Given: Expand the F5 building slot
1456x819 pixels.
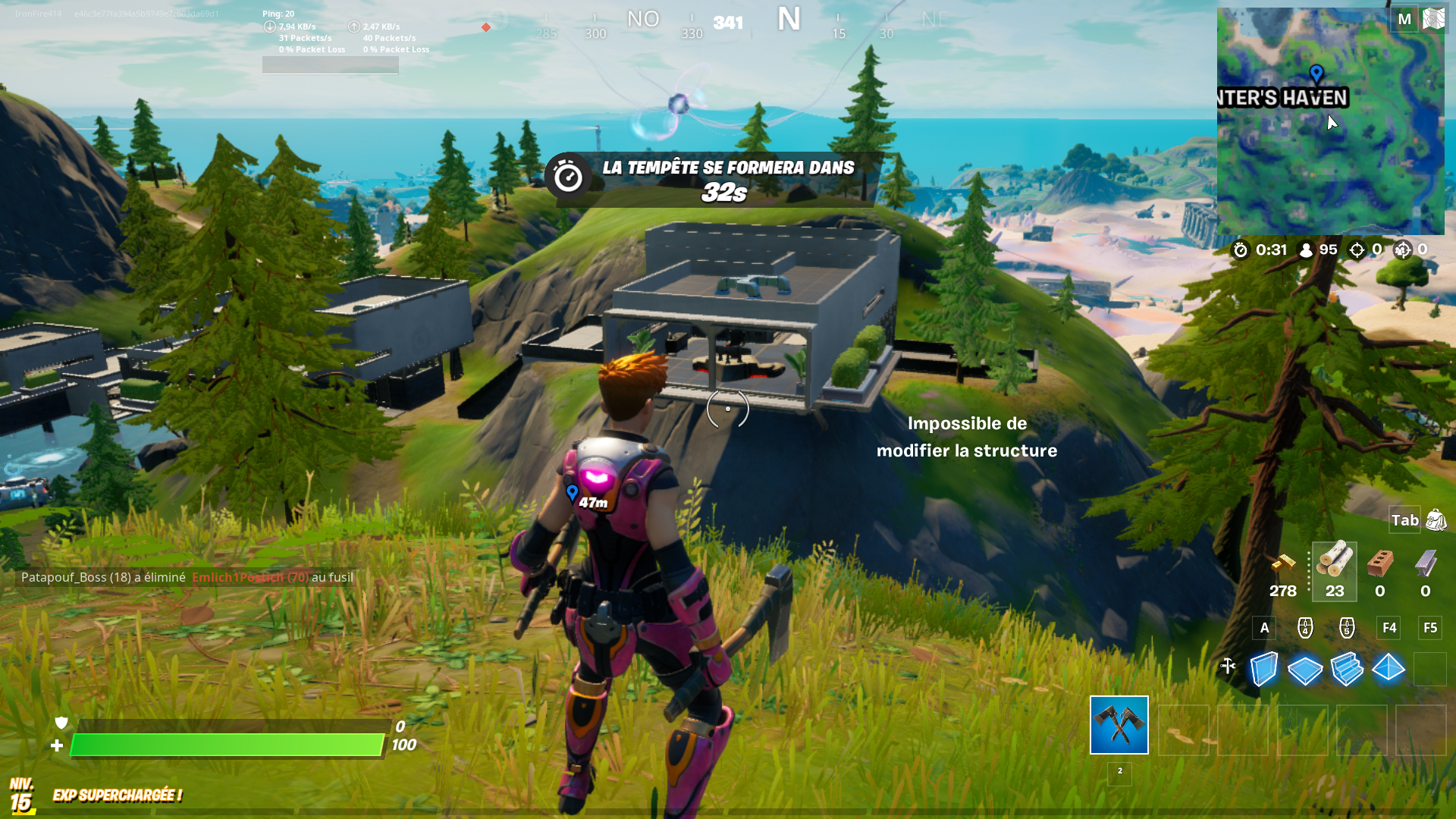Looking at the screenshot, I should pyautogui.click(x=1430, y=628).
